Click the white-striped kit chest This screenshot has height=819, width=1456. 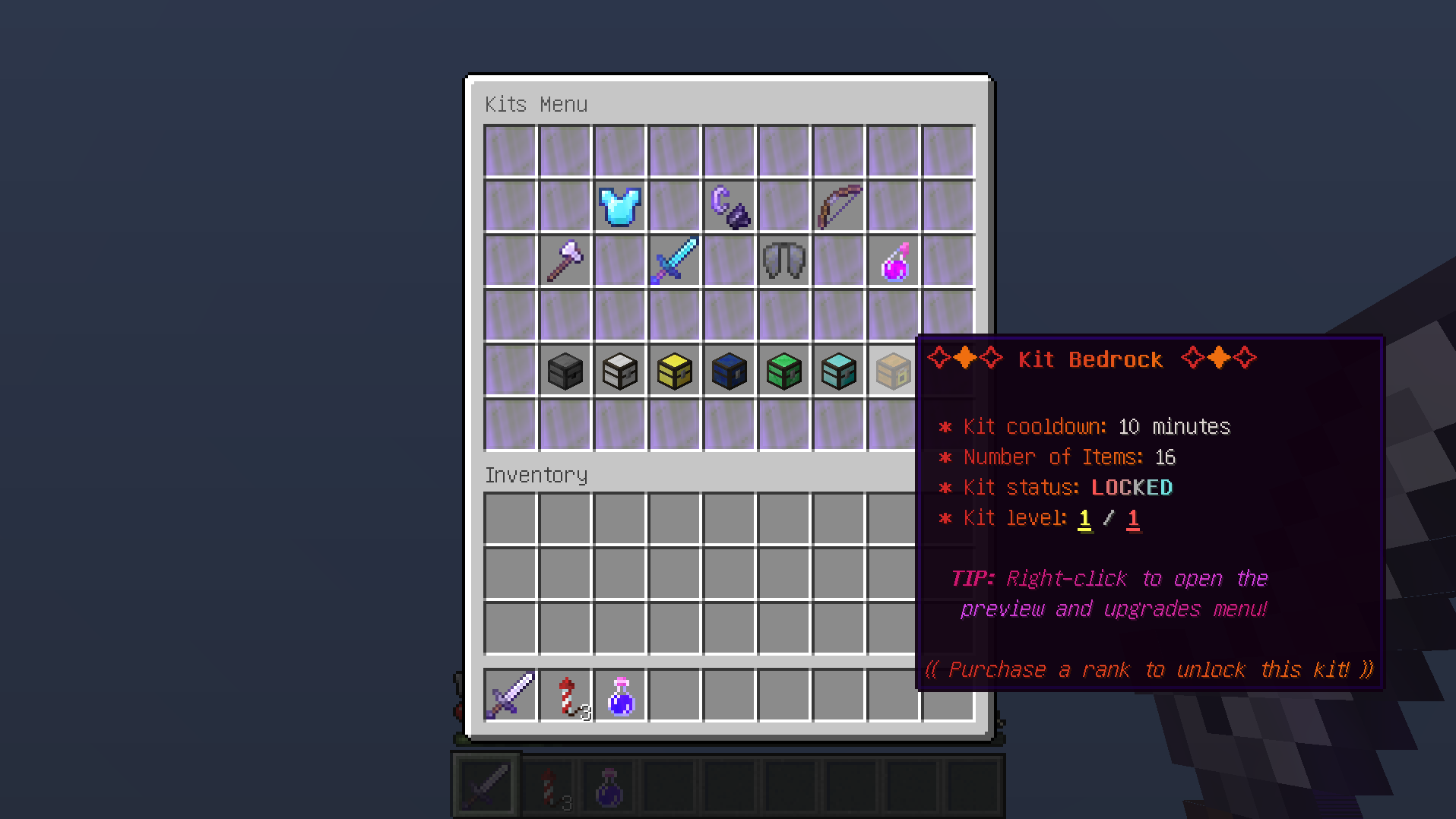(x=619, y=371)
